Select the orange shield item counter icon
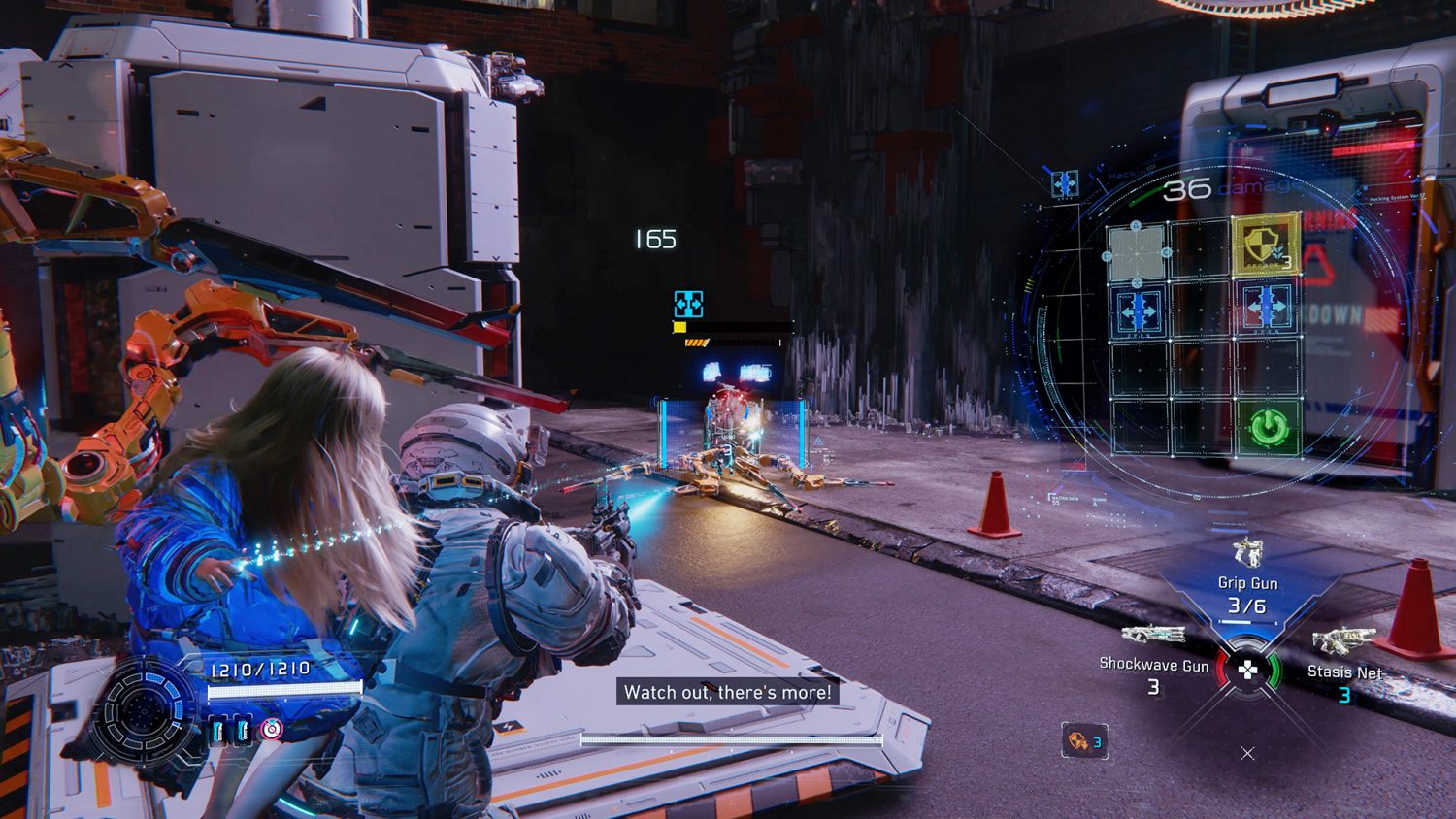 1083,742
